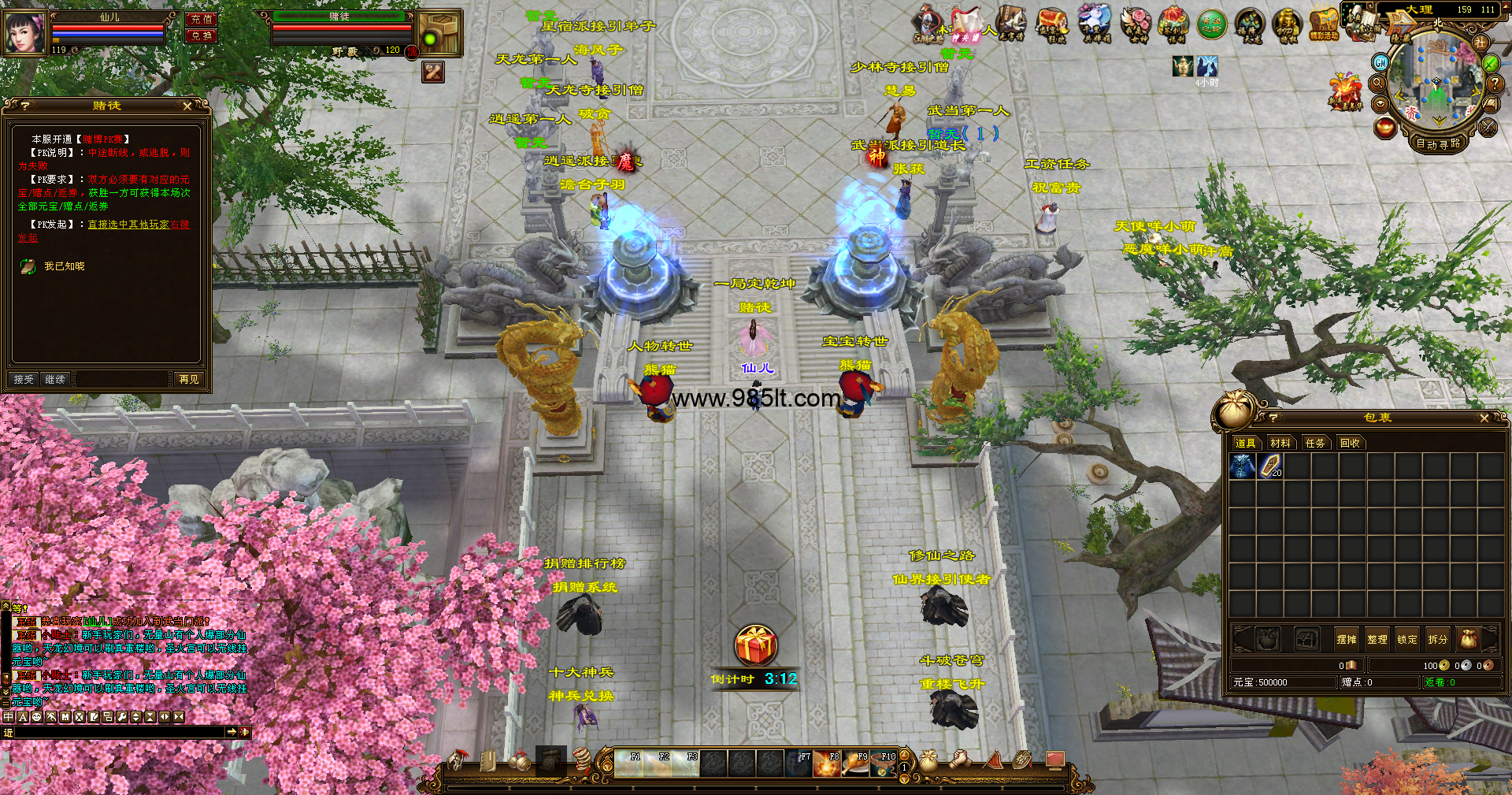This screenshot has height=795, width=1512.
Task: Activate 自动寻路 auto-pathfinding
Action: coord(1438,143)
